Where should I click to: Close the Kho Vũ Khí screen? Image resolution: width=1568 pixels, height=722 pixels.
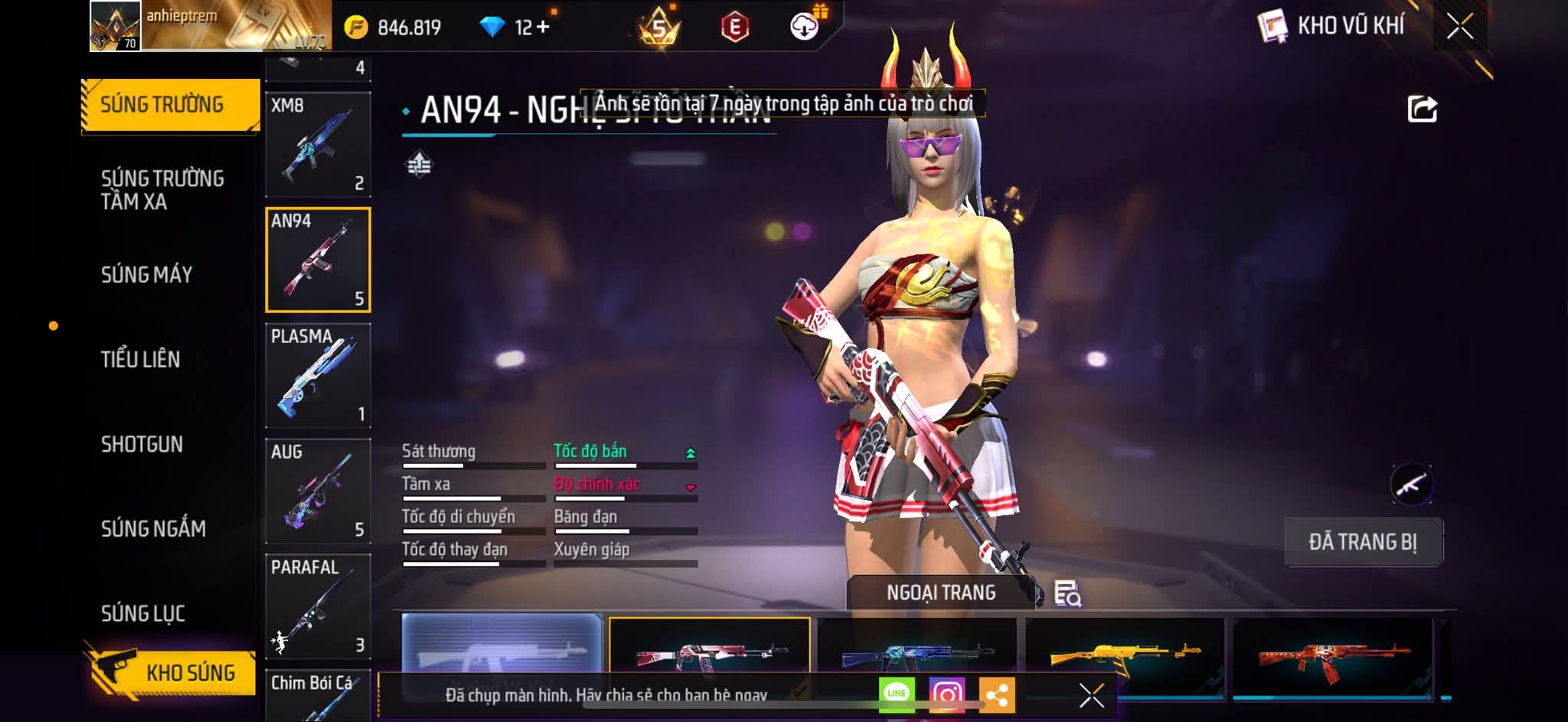tap(1459, 27)
